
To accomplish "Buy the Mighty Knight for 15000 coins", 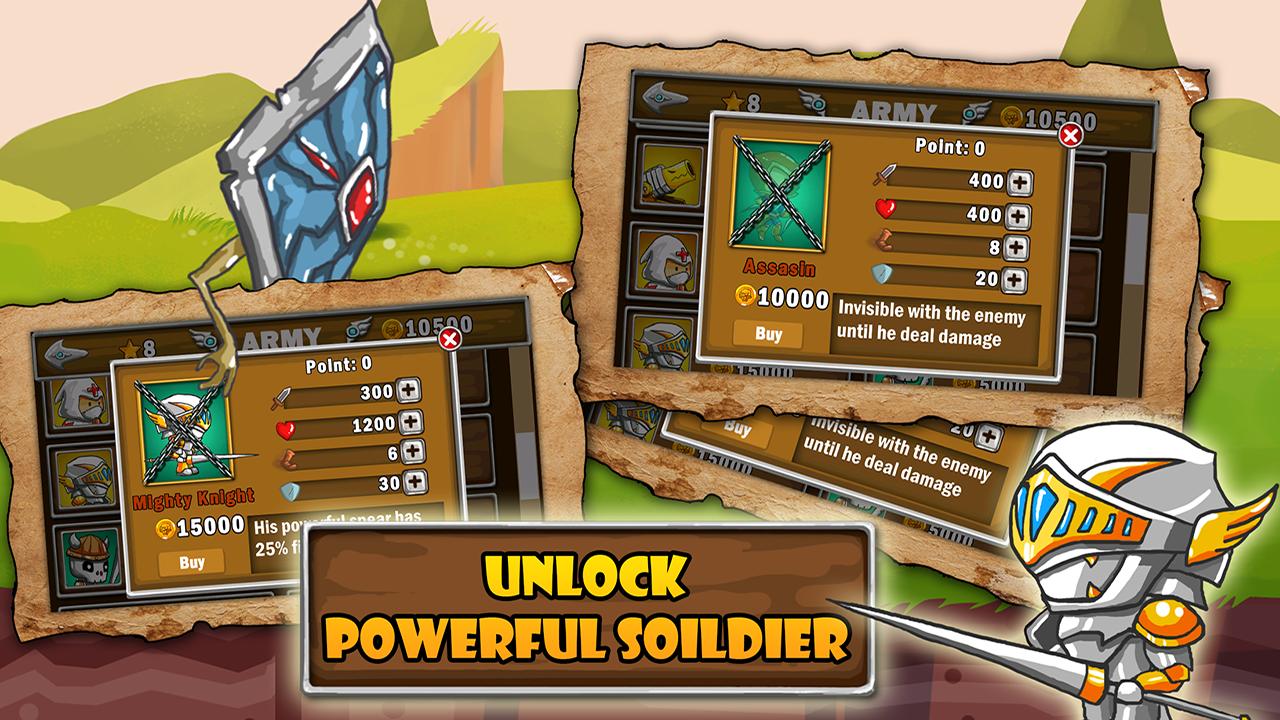I will 192,562.
